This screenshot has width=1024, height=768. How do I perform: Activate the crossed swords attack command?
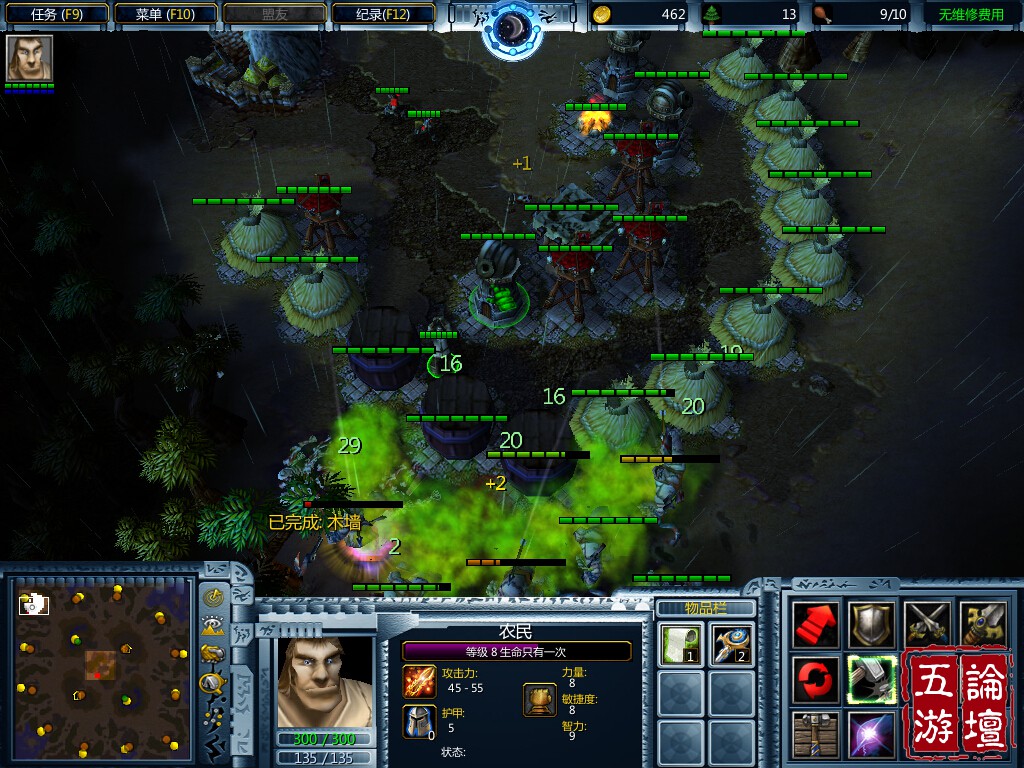tap(926, 625)
